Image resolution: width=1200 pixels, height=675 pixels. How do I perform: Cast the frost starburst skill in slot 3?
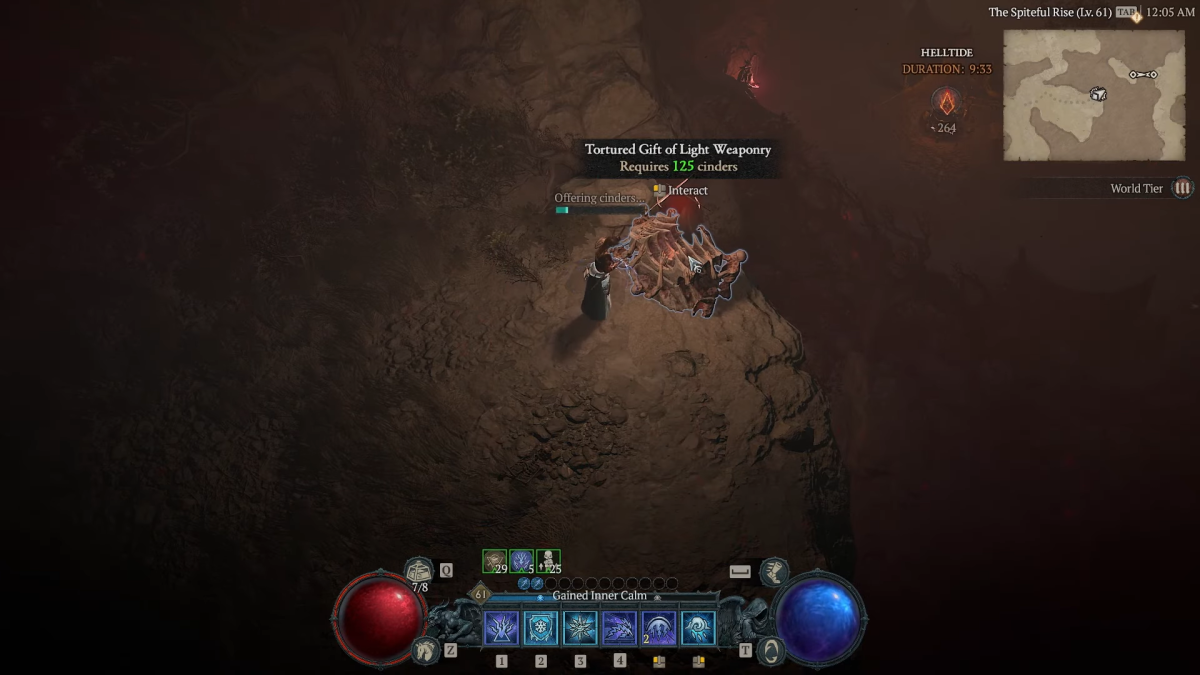tap(580, 628)
